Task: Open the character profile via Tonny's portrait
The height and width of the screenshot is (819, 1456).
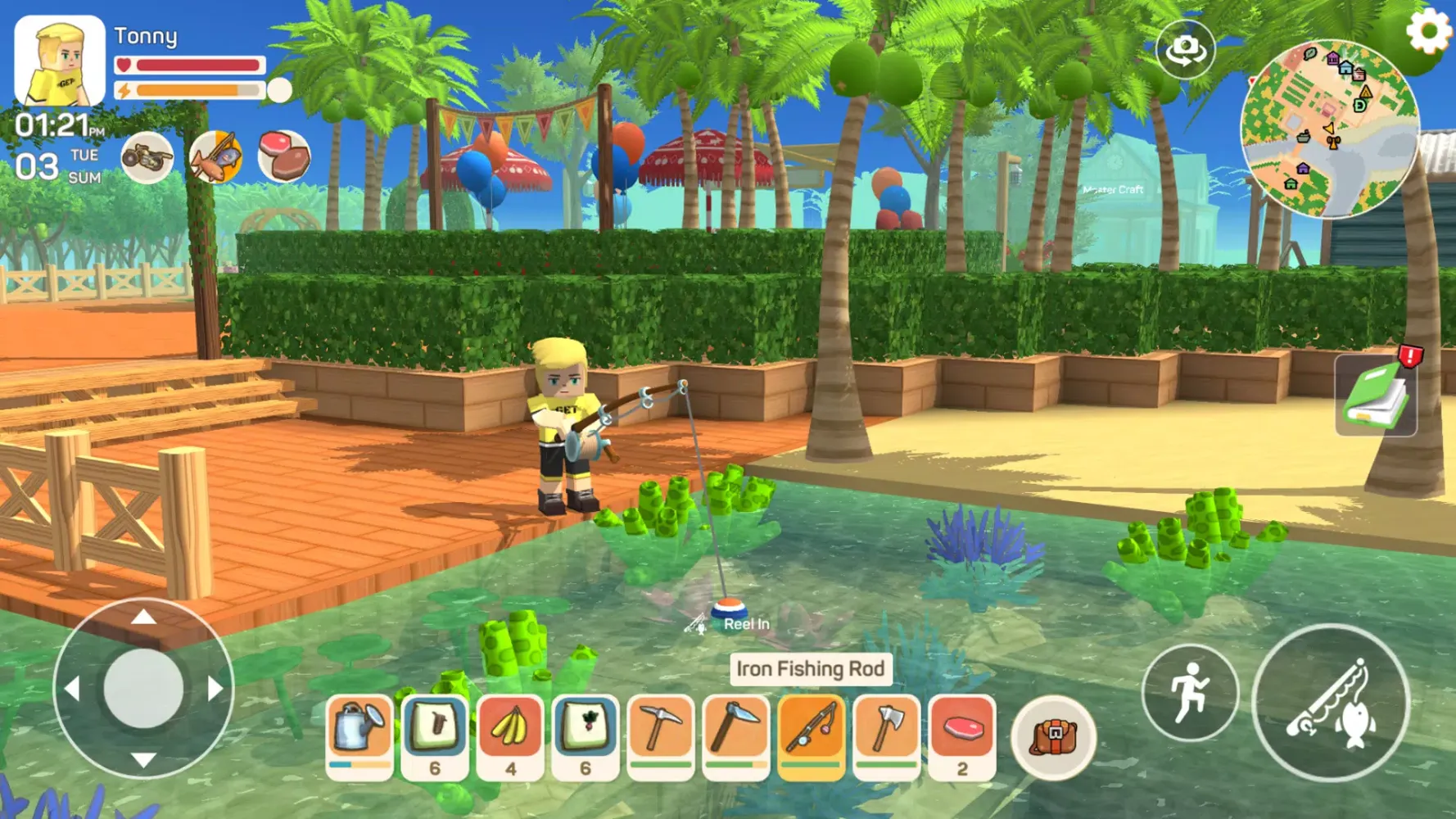Action: (x=58, y=59)
